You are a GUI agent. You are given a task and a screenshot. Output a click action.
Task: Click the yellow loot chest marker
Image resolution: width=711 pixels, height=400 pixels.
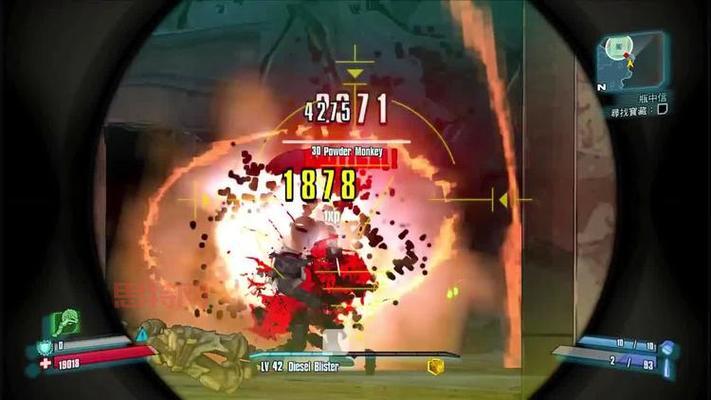436,367
